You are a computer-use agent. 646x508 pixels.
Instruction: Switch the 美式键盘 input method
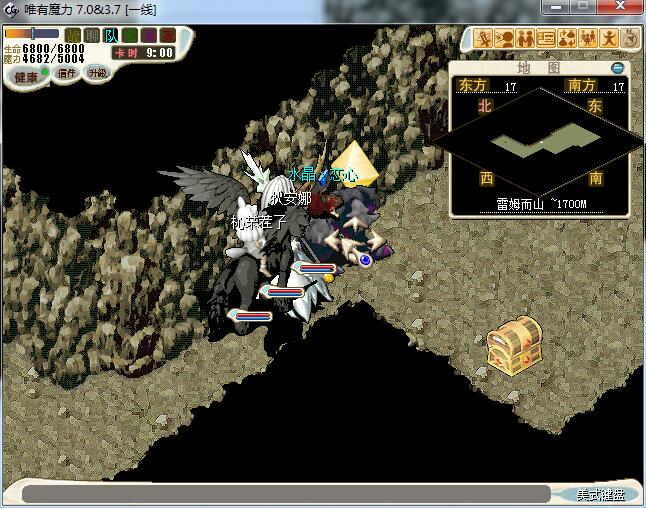(599, 494)
